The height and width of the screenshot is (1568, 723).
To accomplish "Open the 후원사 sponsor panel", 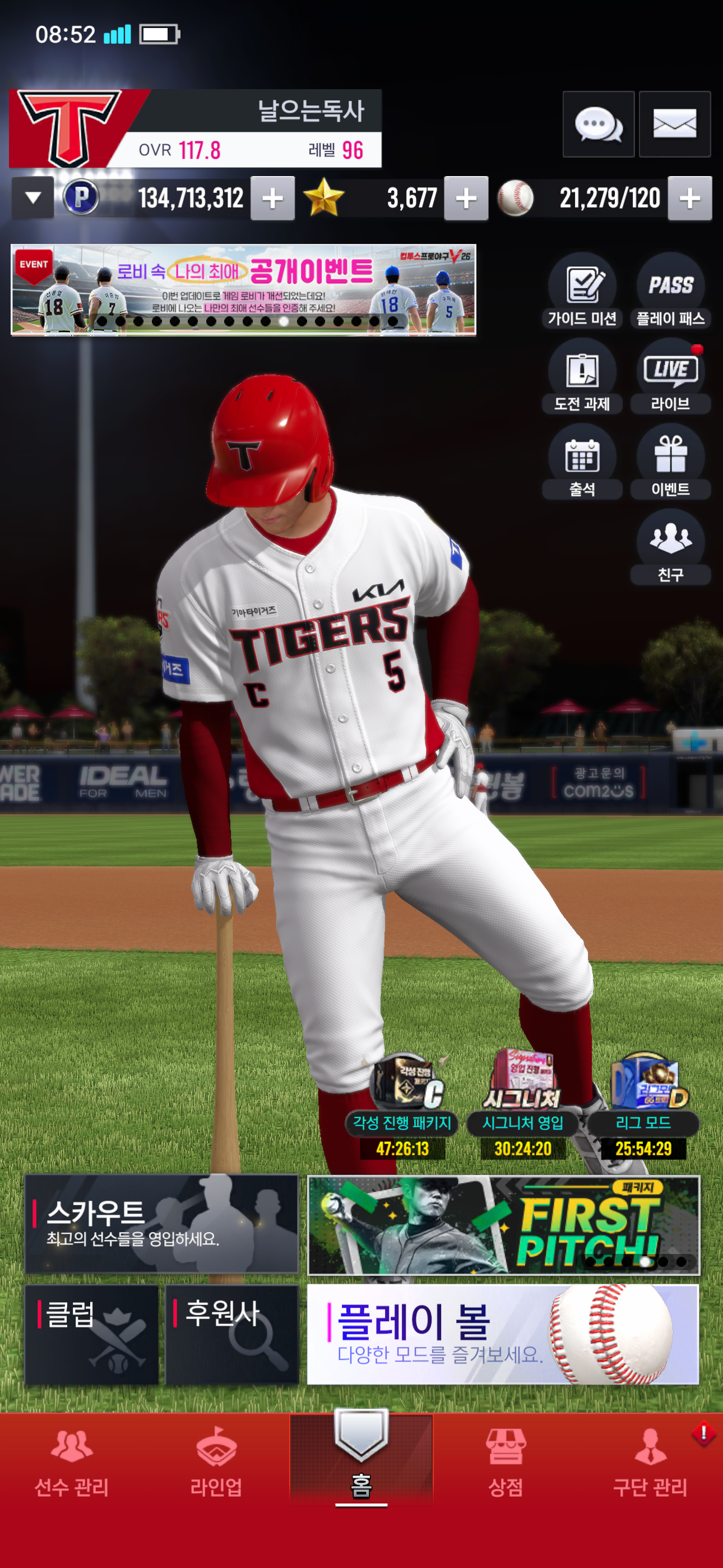I will click(232, 1334).
